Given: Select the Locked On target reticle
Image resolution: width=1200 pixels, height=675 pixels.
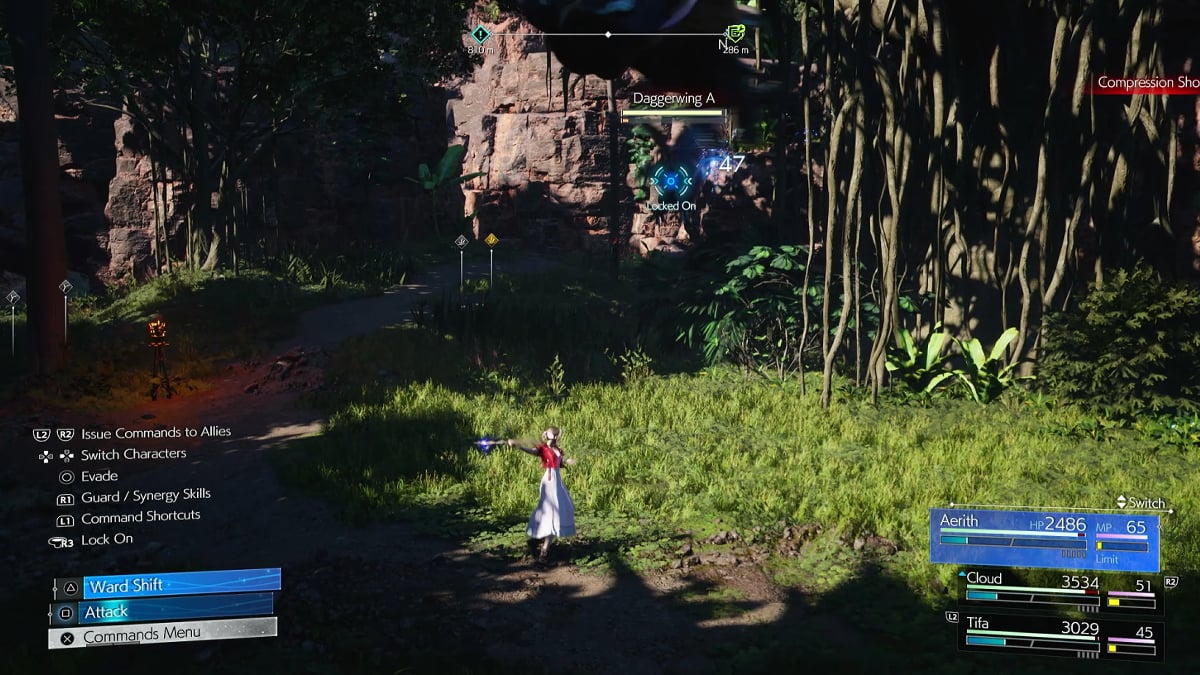Looking at the screenshot, I should coord(671,181).
